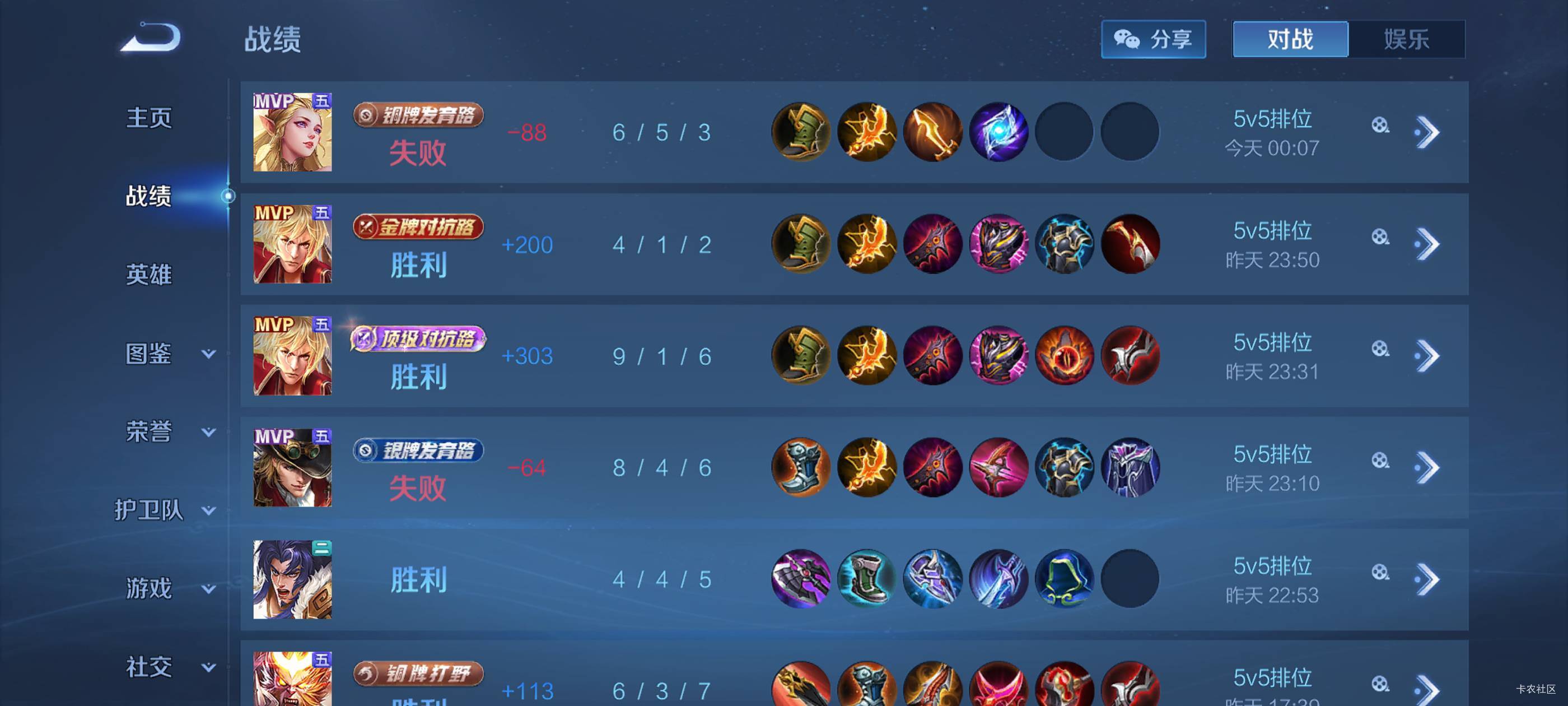Open details arrow for the 23:50 match
The width and height of the screenshot is (1568, 706).
point(1427,244)
